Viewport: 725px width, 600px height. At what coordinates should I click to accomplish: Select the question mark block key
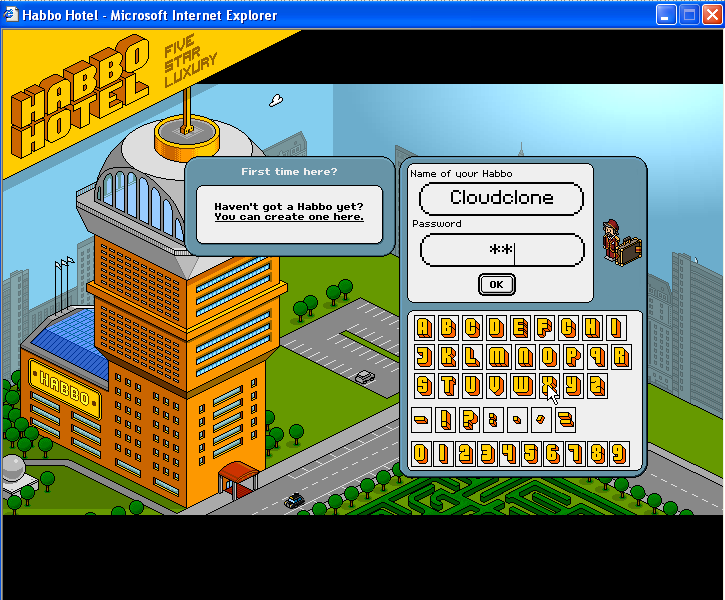click(x=468, y=420)
